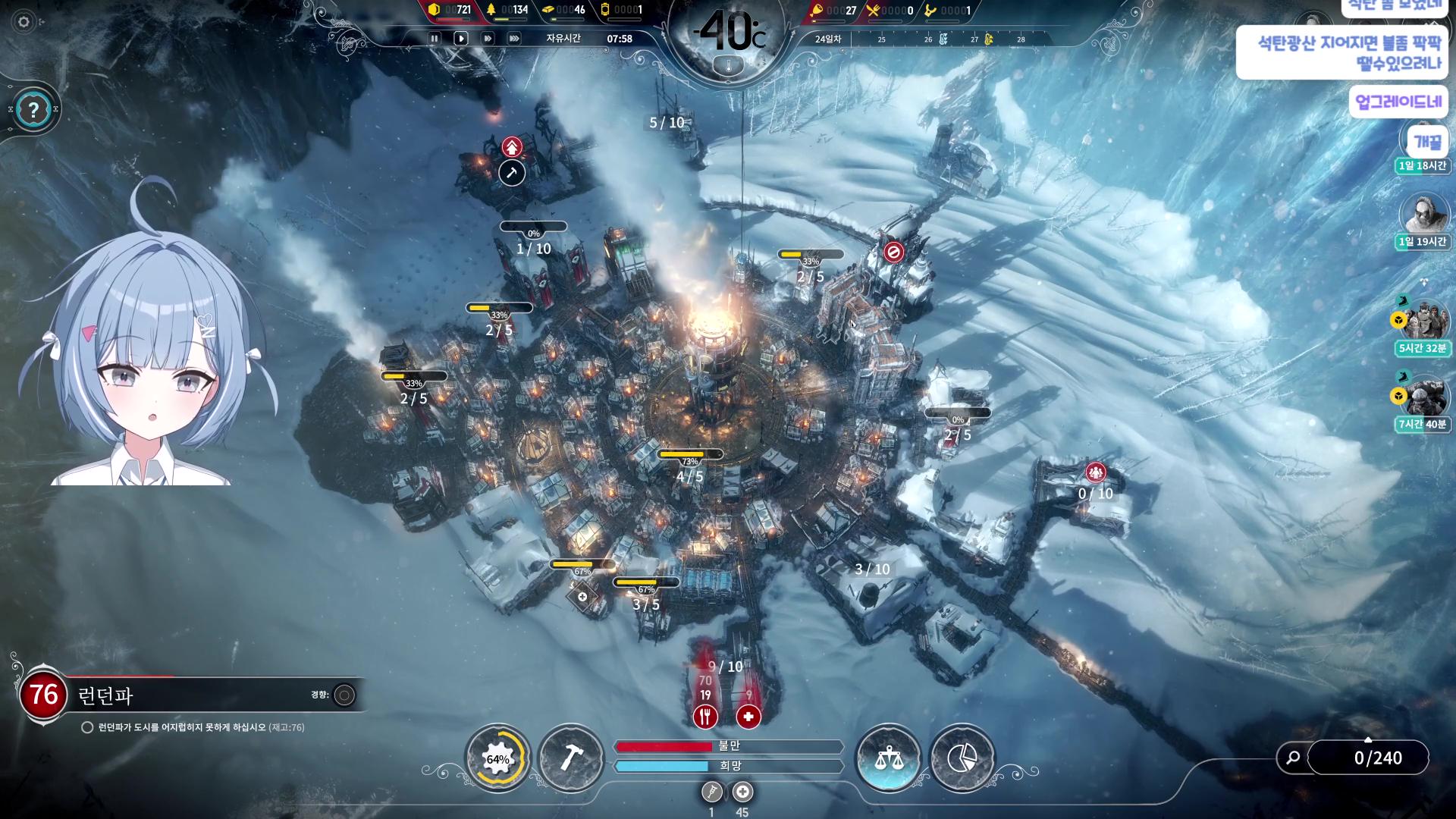Screen dimensions: 1456x819
Task: Click the question mark help button
Action: click(x=33, y=111)
